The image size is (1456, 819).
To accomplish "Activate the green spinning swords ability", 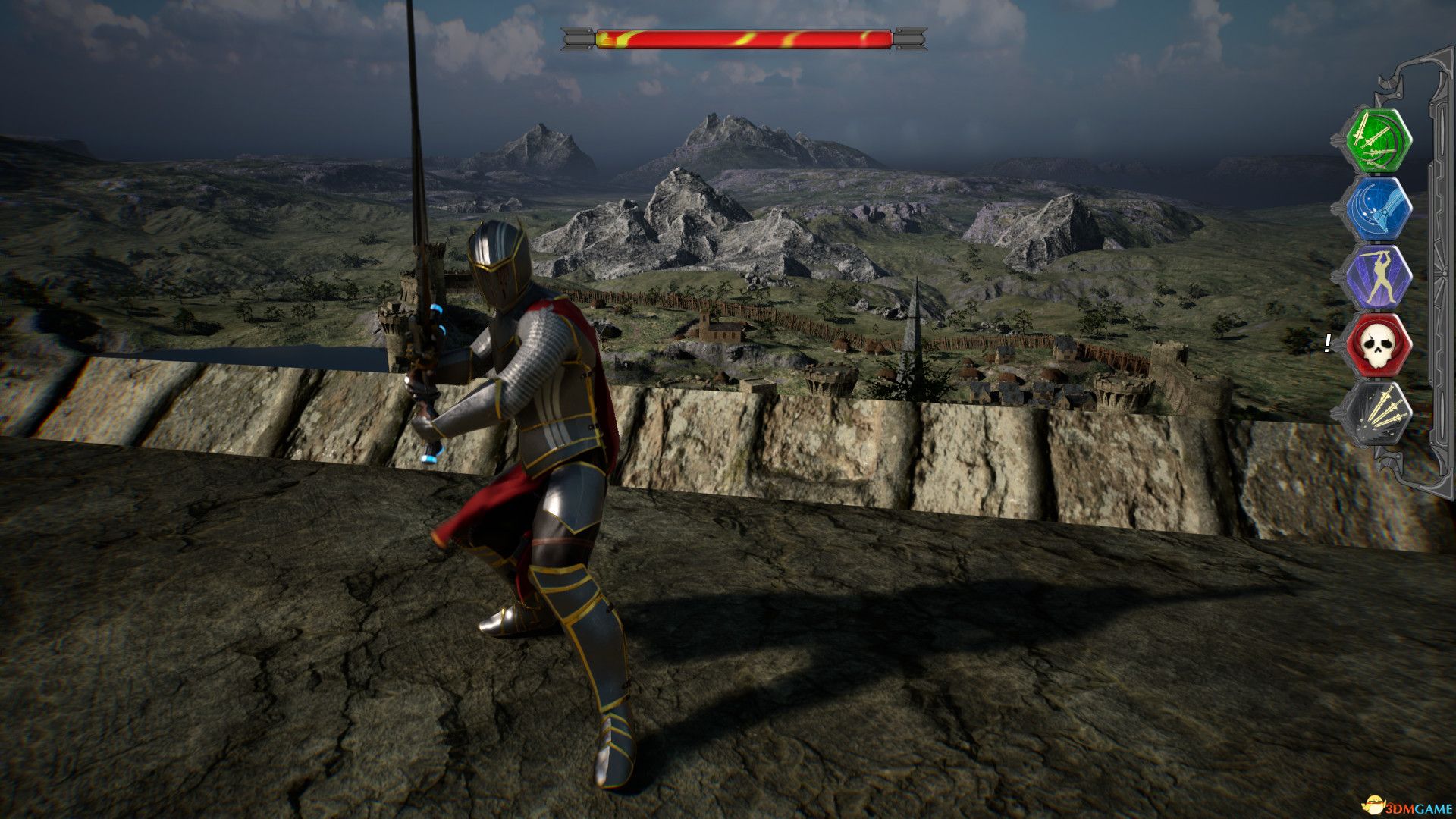I will pos(1379,141).
